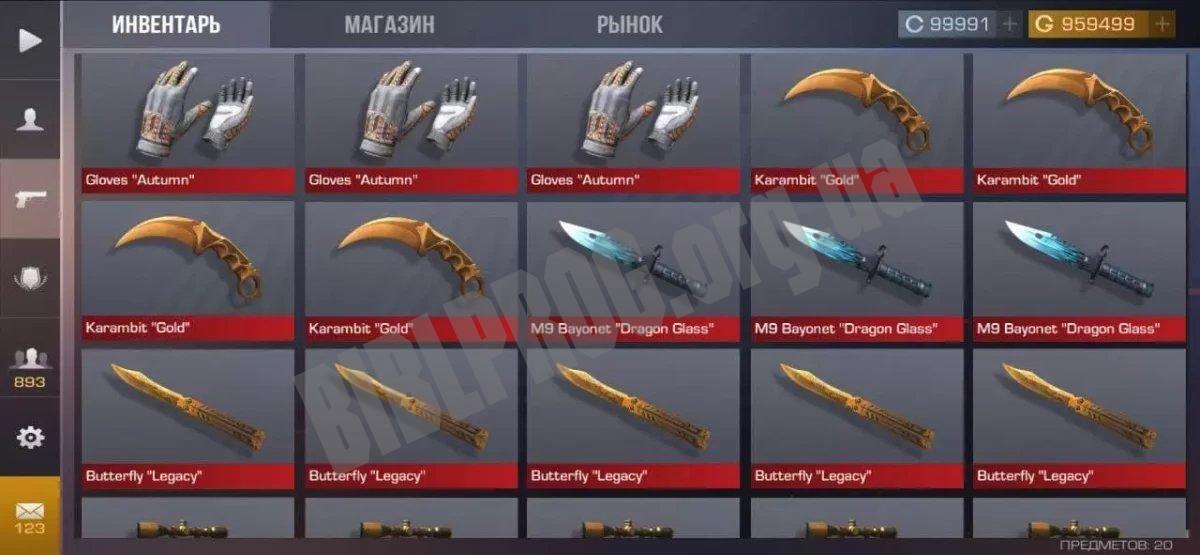Open the Магазин tab
The height and width of the screenshot is (555, 1200).
[x=389, y=25]
